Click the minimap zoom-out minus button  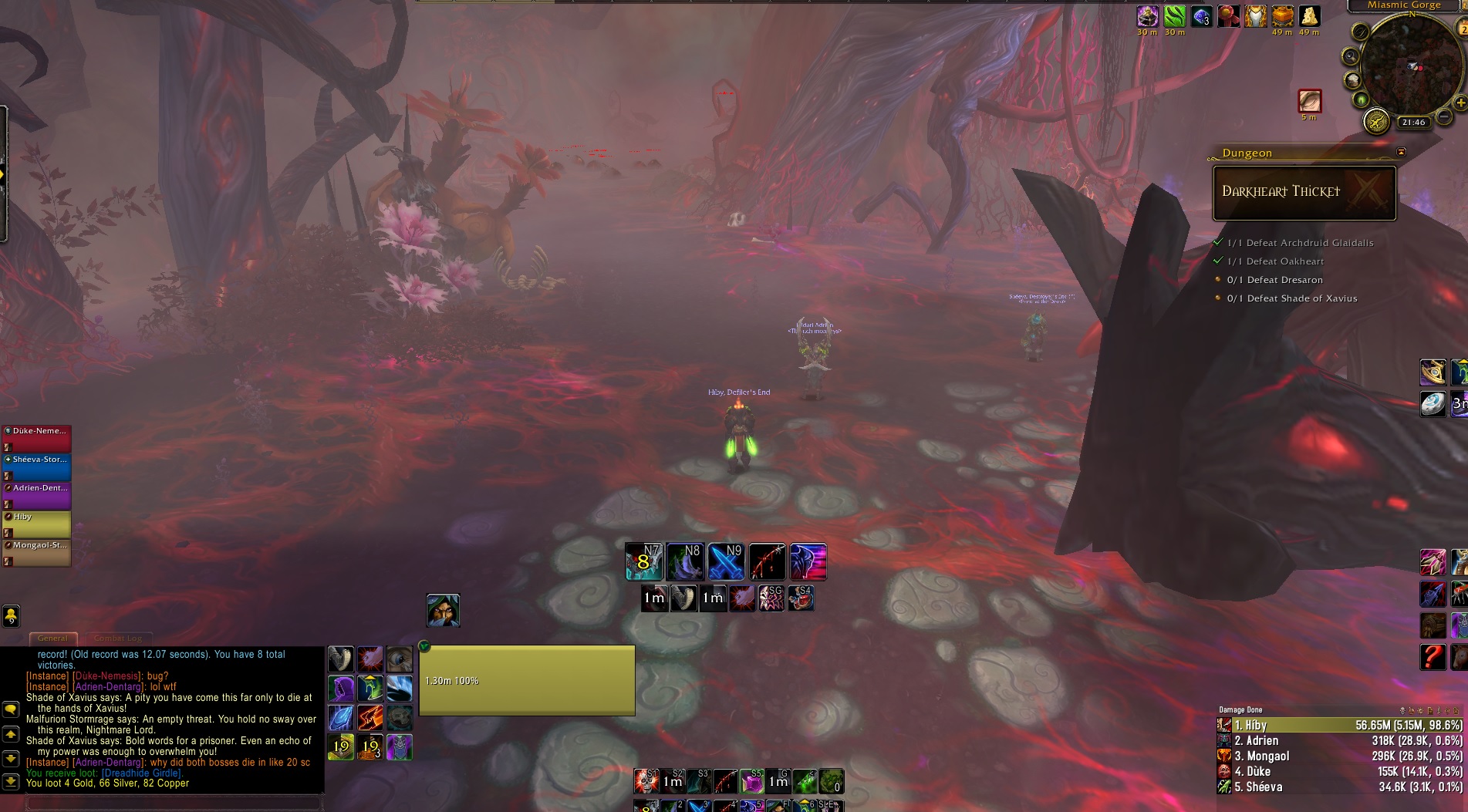coord(1443,117)
